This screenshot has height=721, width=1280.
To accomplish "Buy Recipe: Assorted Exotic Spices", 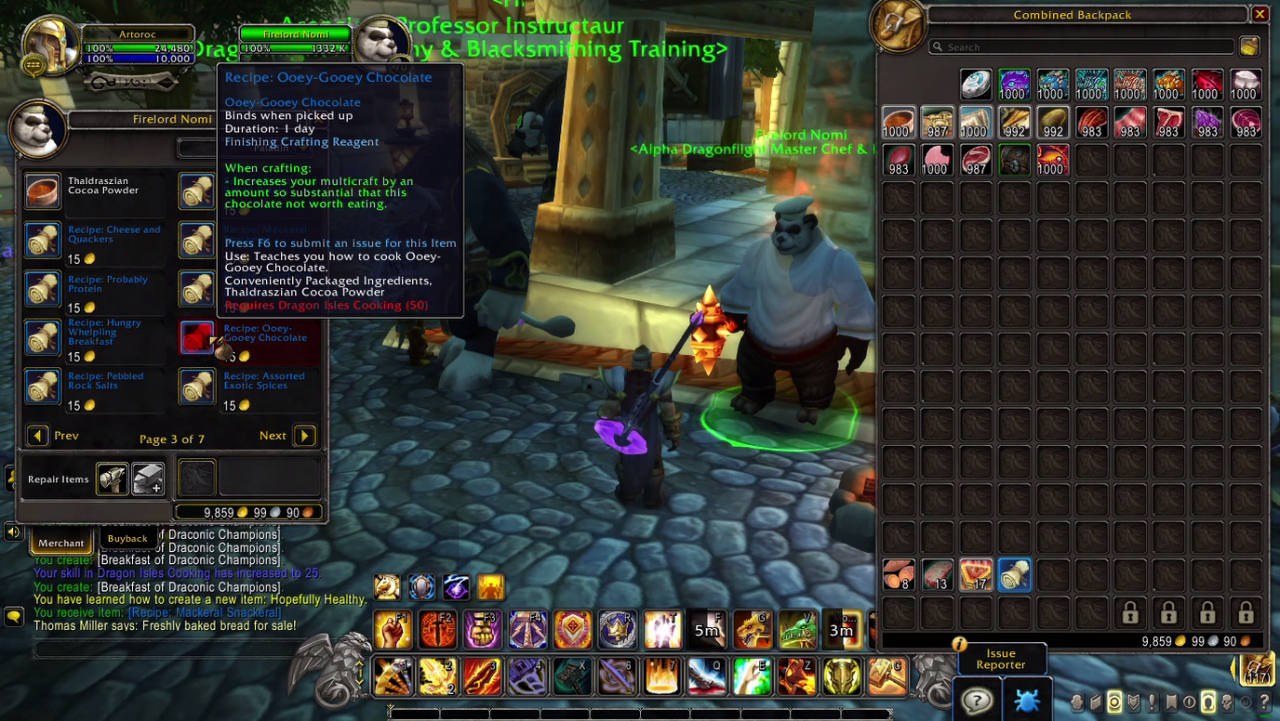I will tap(198, 387).
